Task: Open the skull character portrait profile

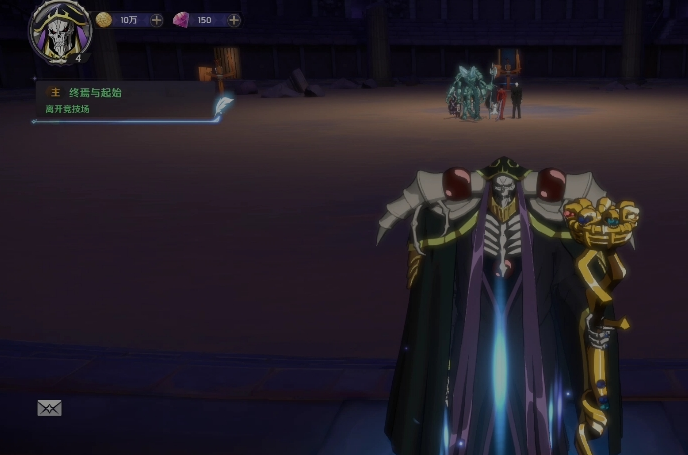Action: tap(60, 30)
